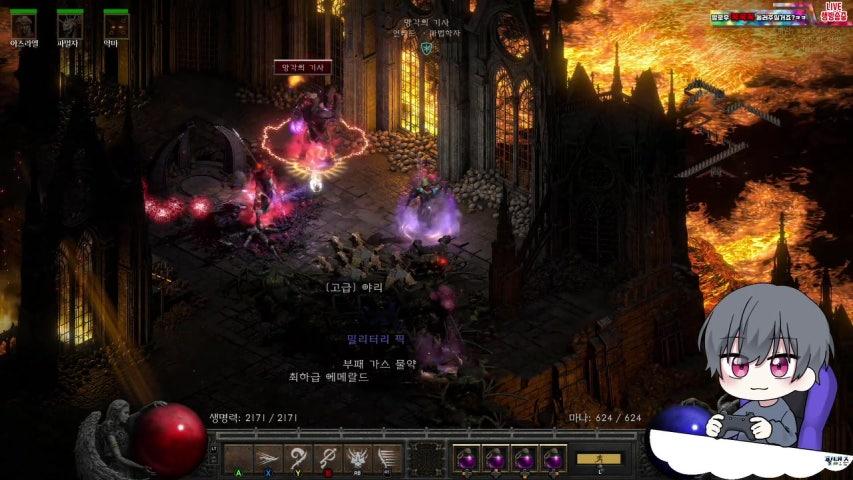
Task: Activate the horned demon face skill
Action: coord(357,459)
